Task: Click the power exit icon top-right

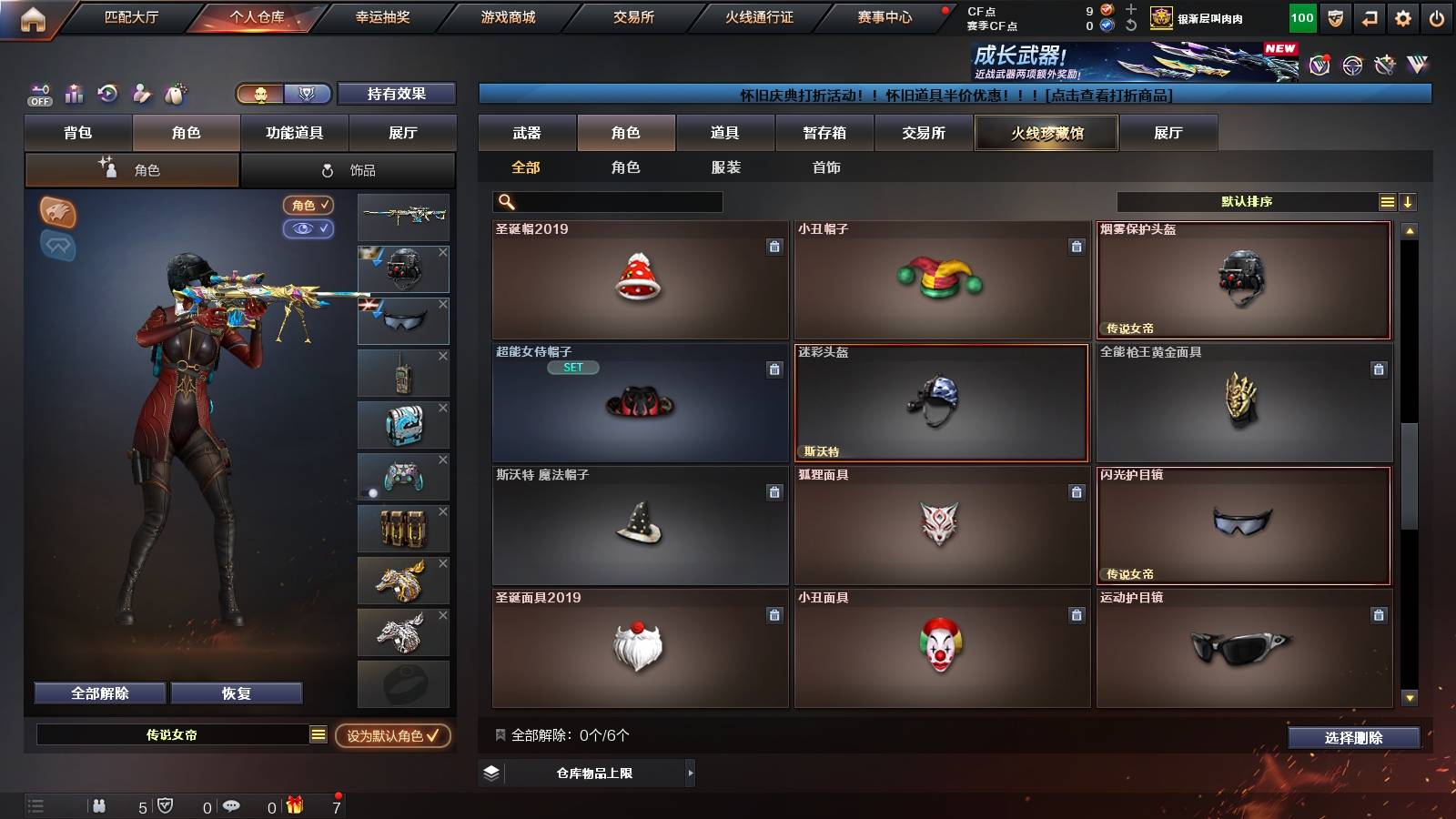Action: pos(1438,16)
